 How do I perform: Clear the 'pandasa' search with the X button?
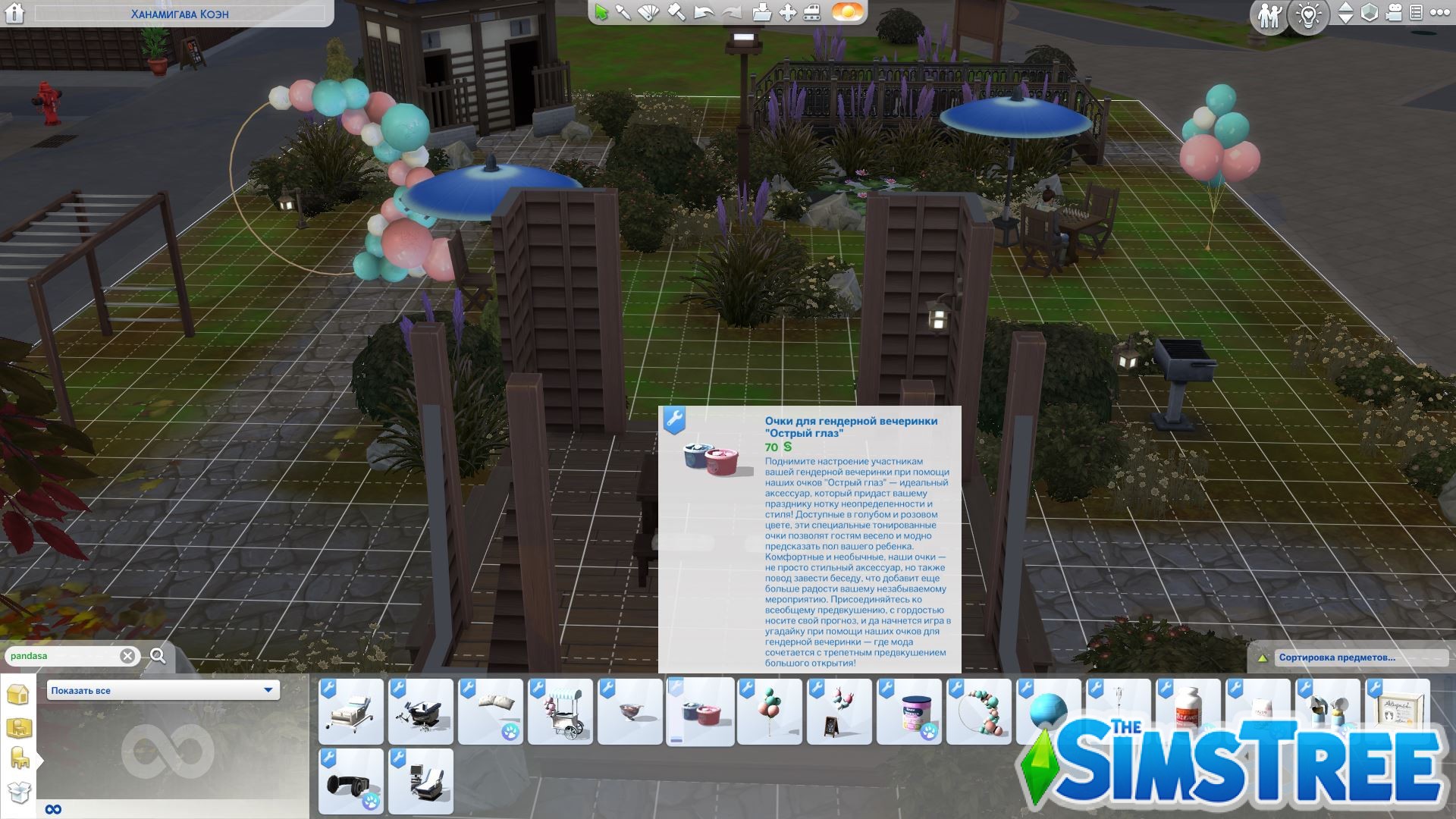[127, 656]
